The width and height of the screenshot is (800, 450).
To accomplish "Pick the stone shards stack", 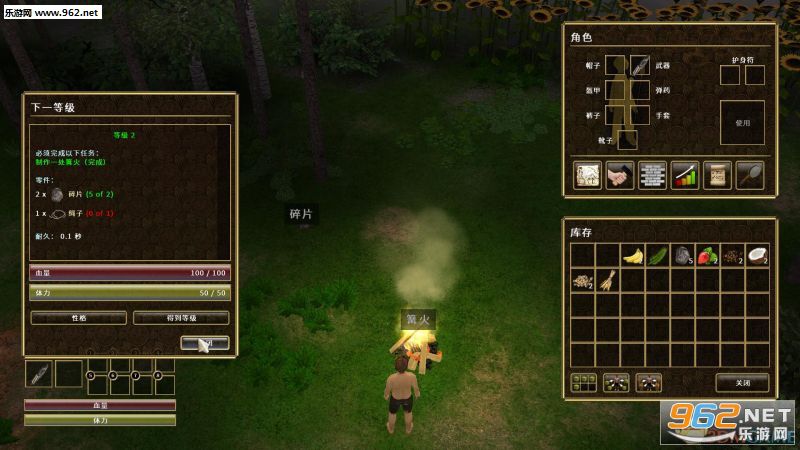I will pos(682,255).
